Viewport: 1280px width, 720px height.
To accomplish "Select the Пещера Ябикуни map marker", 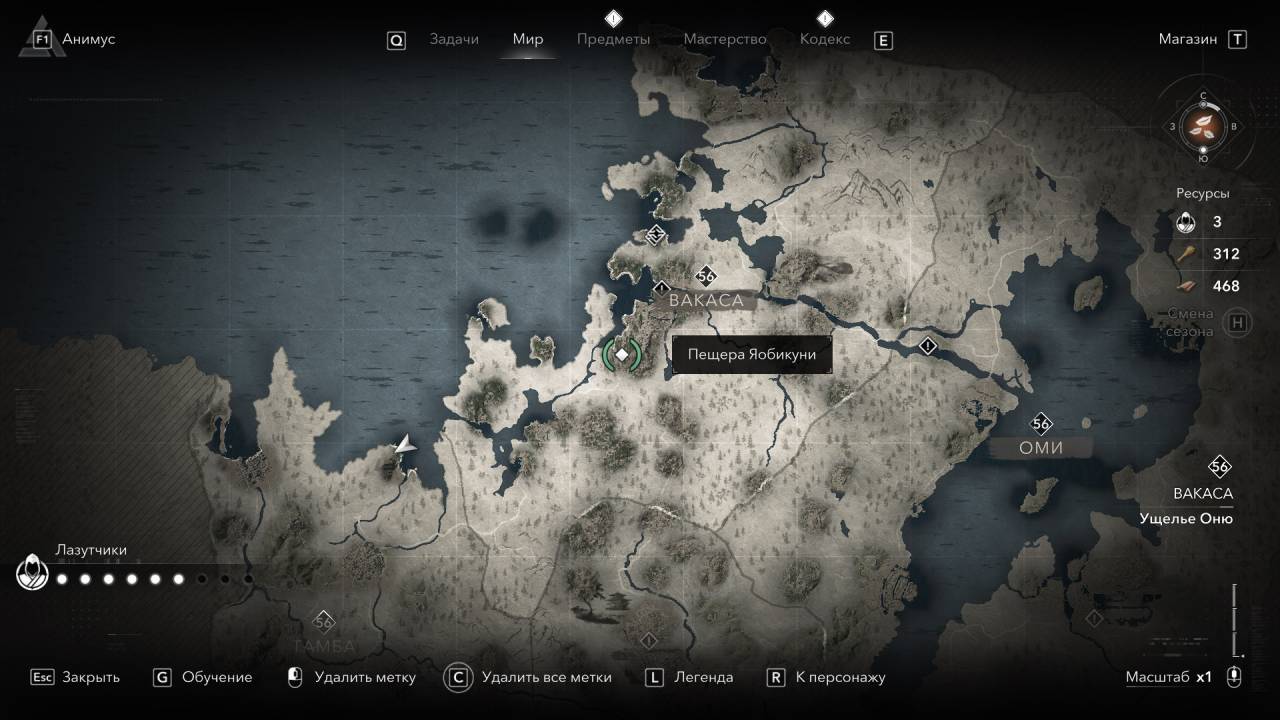I will point(622,354).
